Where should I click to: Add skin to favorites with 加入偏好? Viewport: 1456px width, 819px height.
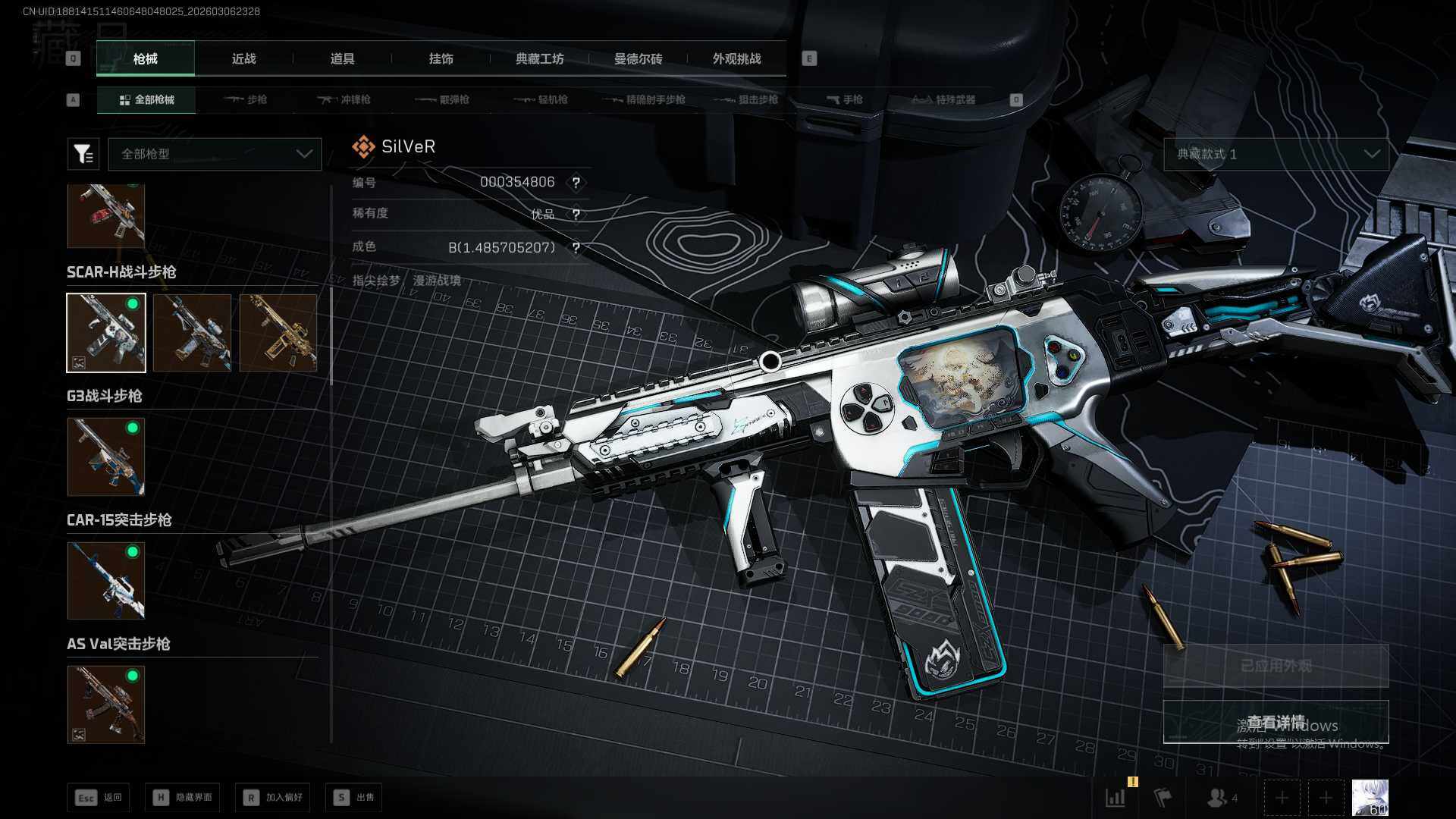273,797
